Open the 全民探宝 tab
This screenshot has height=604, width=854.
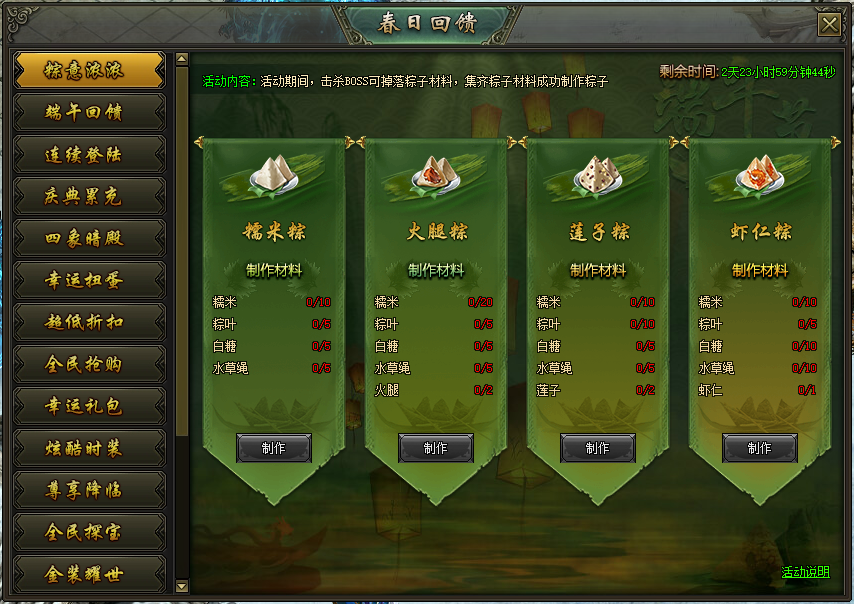[x=89, y=532]
